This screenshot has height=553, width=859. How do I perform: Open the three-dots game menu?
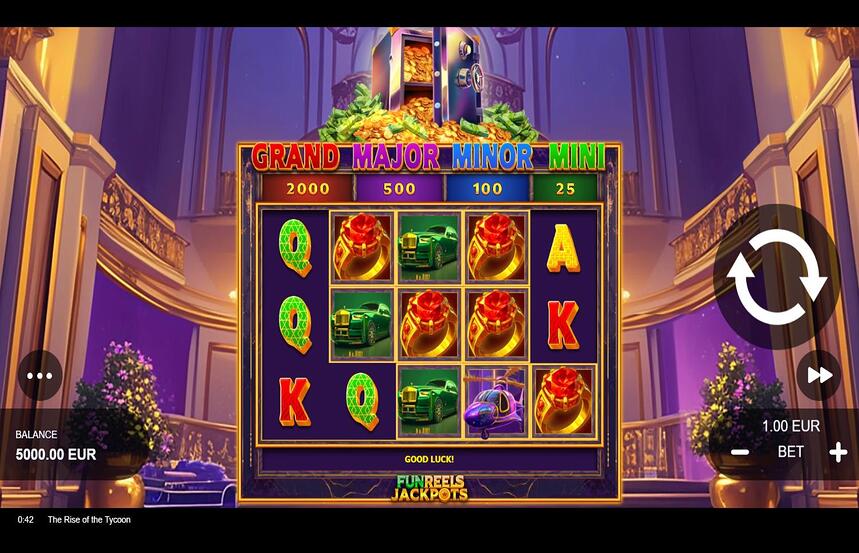(x=39, y=376)
